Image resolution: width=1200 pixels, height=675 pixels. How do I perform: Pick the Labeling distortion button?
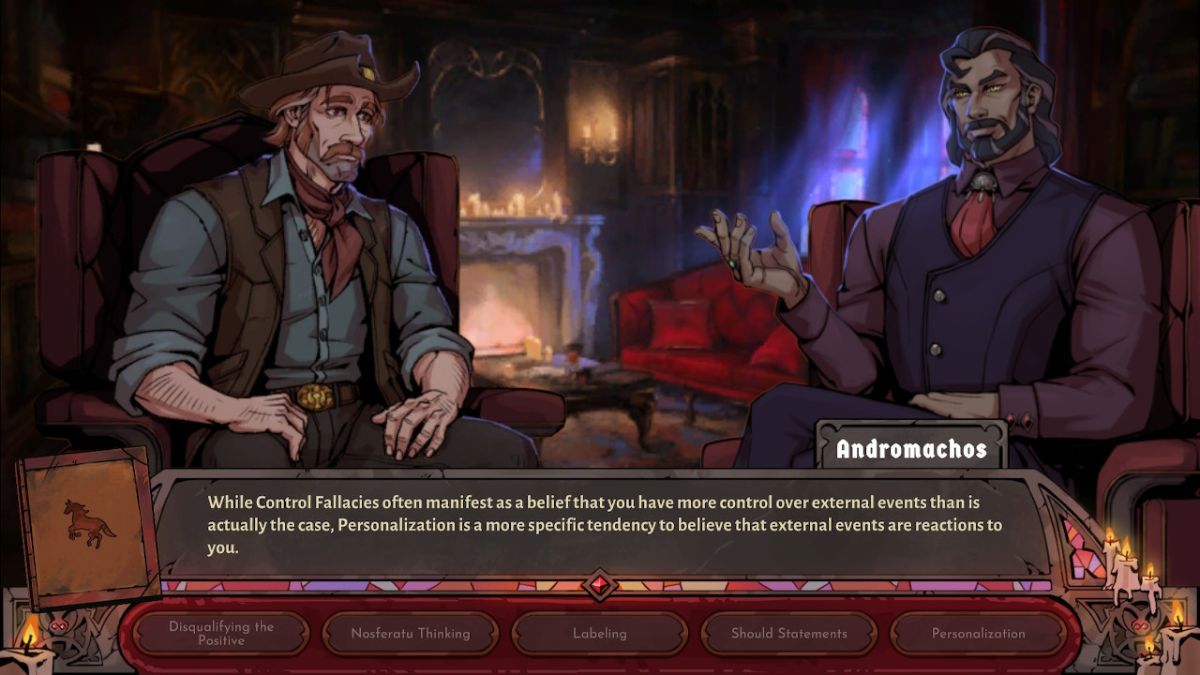[599, 633]
